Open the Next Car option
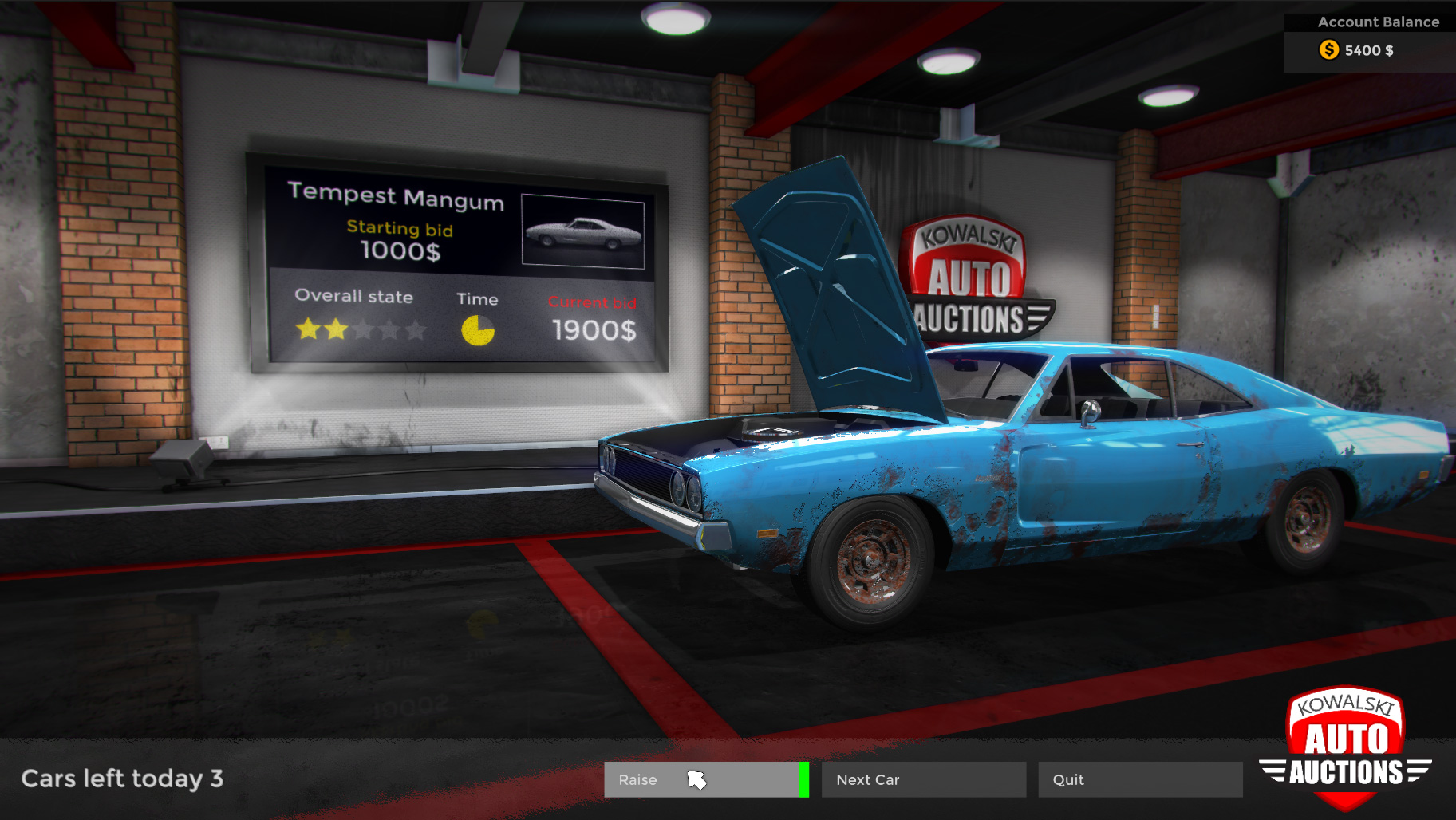The image size is (1456, 820). [x=923, y=779]
